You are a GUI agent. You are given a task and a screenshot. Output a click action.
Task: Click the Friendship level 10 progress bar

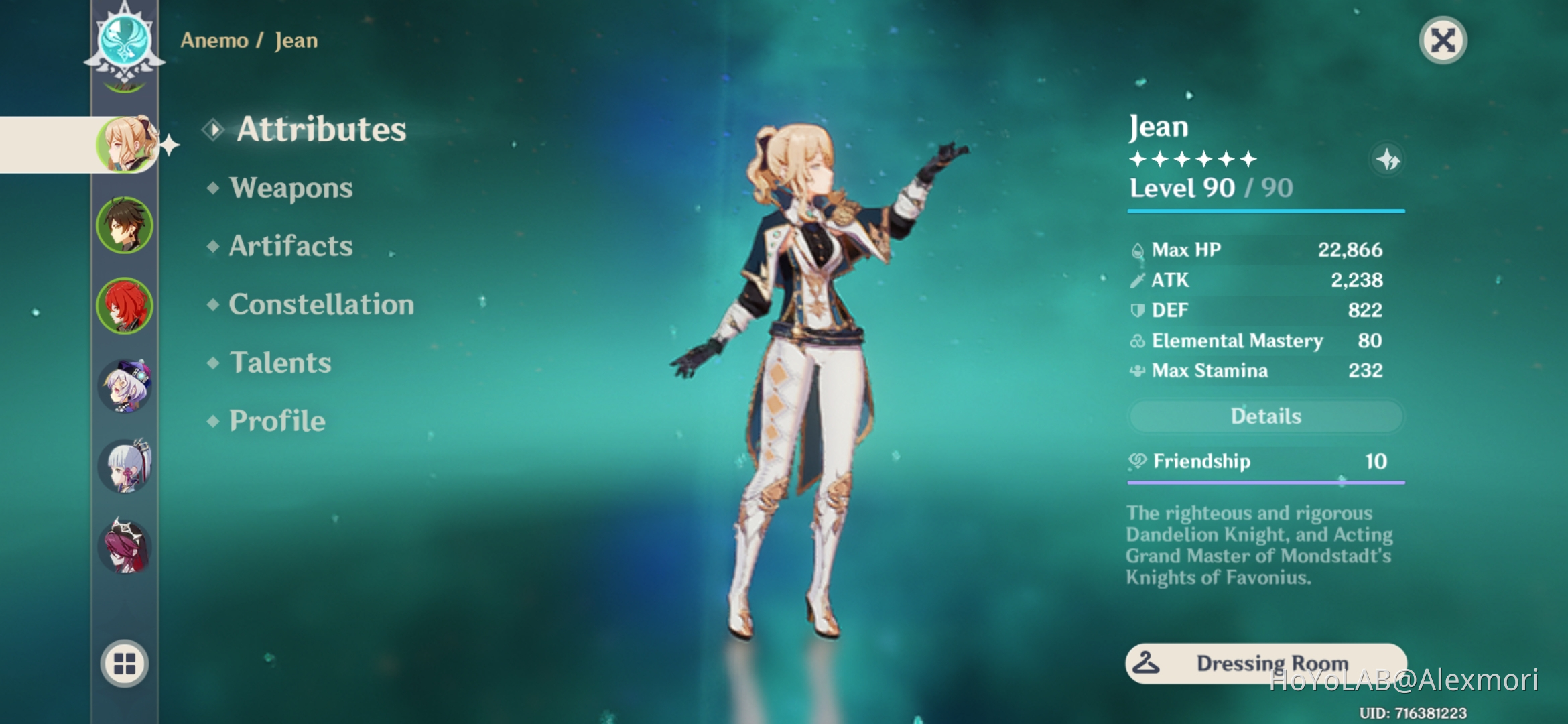1265,481
